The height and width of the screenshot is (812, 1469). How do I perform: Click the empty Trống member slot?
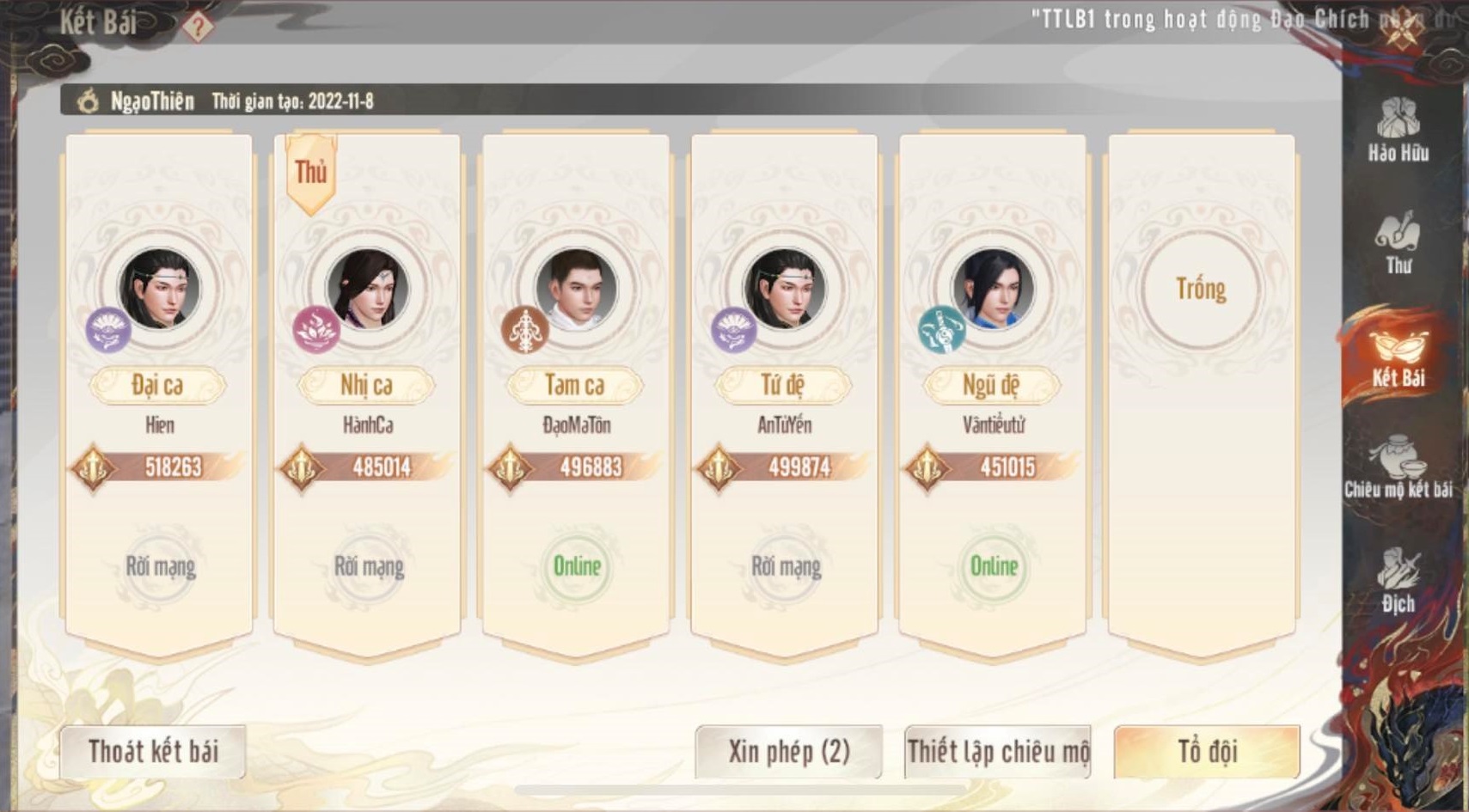point(1201,290)
